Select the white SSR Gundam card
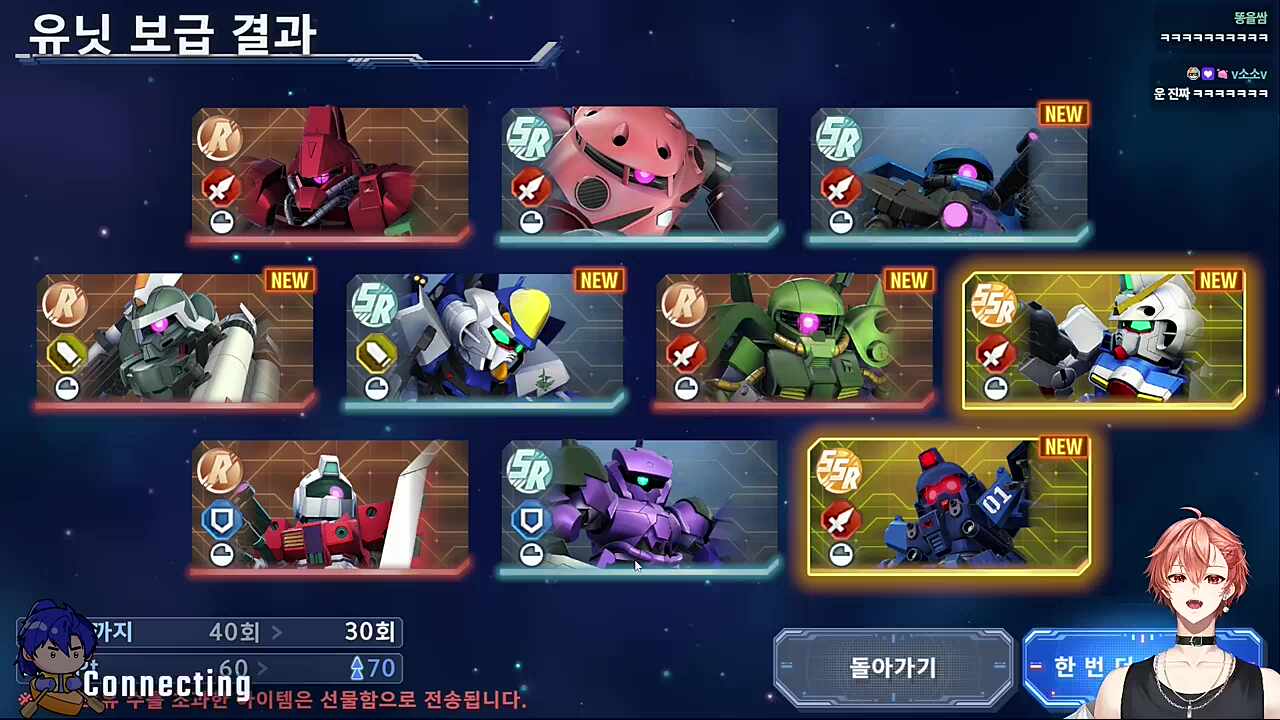This screenshot has height=720, width=1280. point(1105,340)
